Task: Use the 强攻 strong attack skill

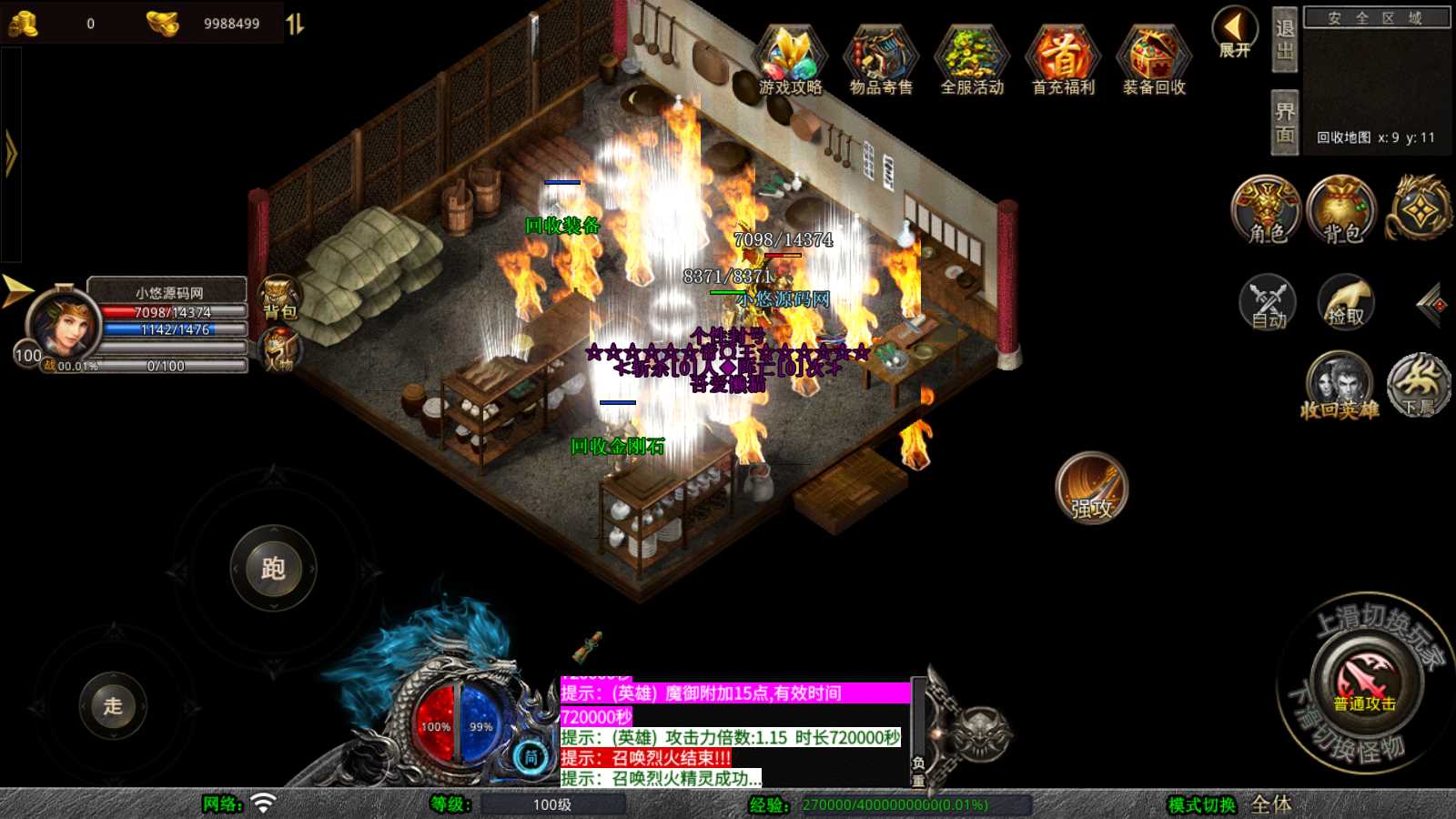Action: pyautogui.click(x=1091, y=489)
